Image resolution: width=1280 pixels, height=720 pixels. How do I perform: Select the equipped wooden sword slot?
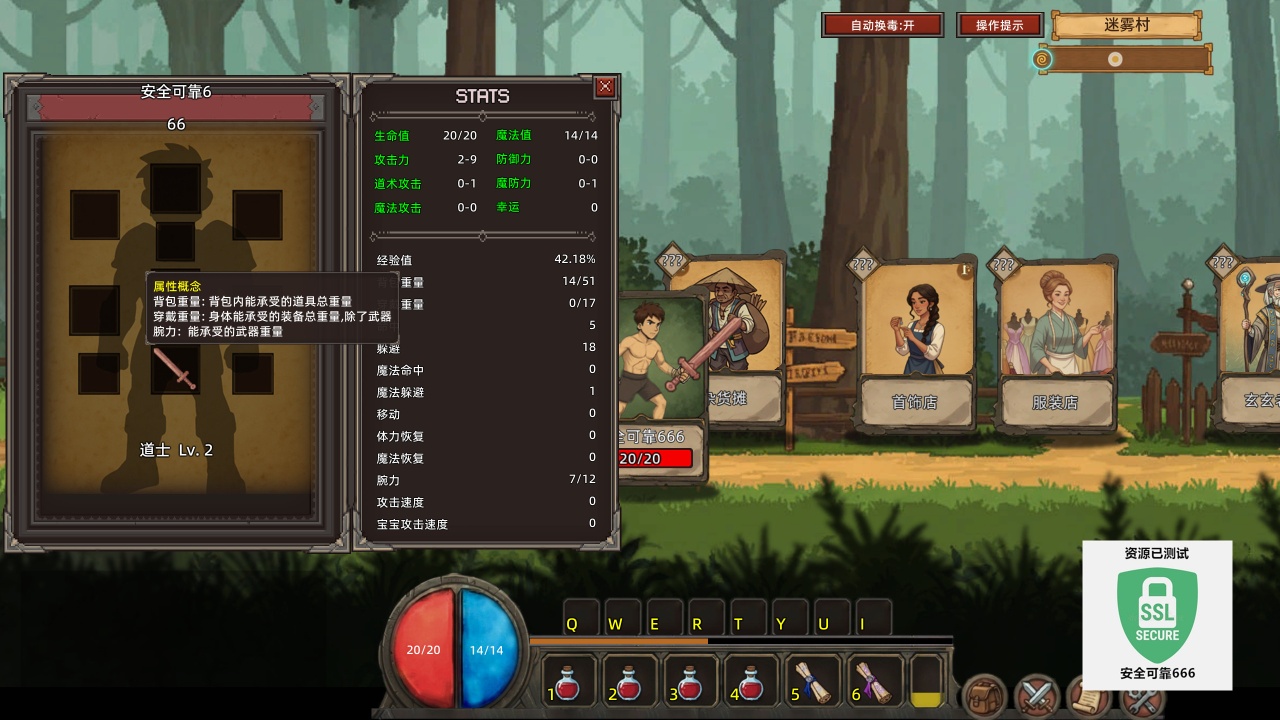click(175, 369)
